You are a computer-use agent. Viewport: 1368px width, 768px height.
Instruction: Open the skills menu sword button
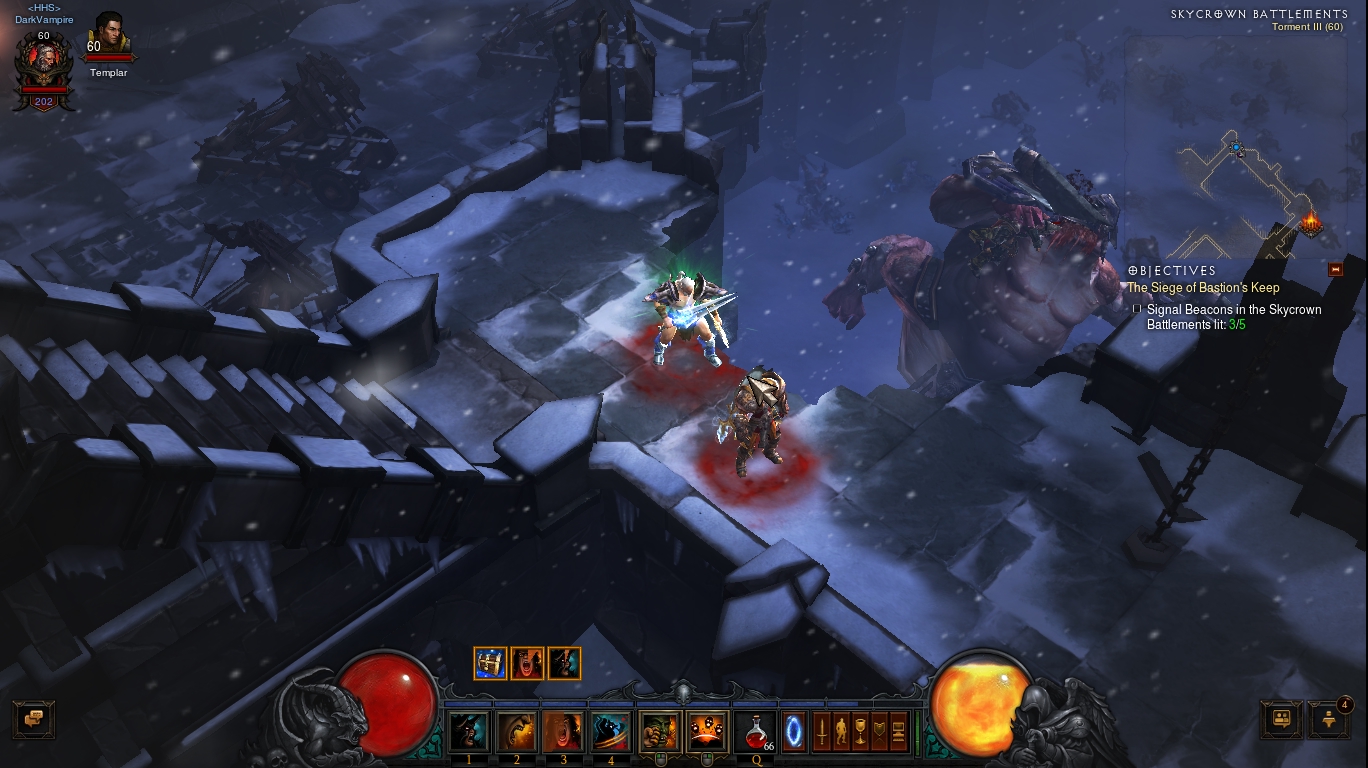[x=822, y=731]
